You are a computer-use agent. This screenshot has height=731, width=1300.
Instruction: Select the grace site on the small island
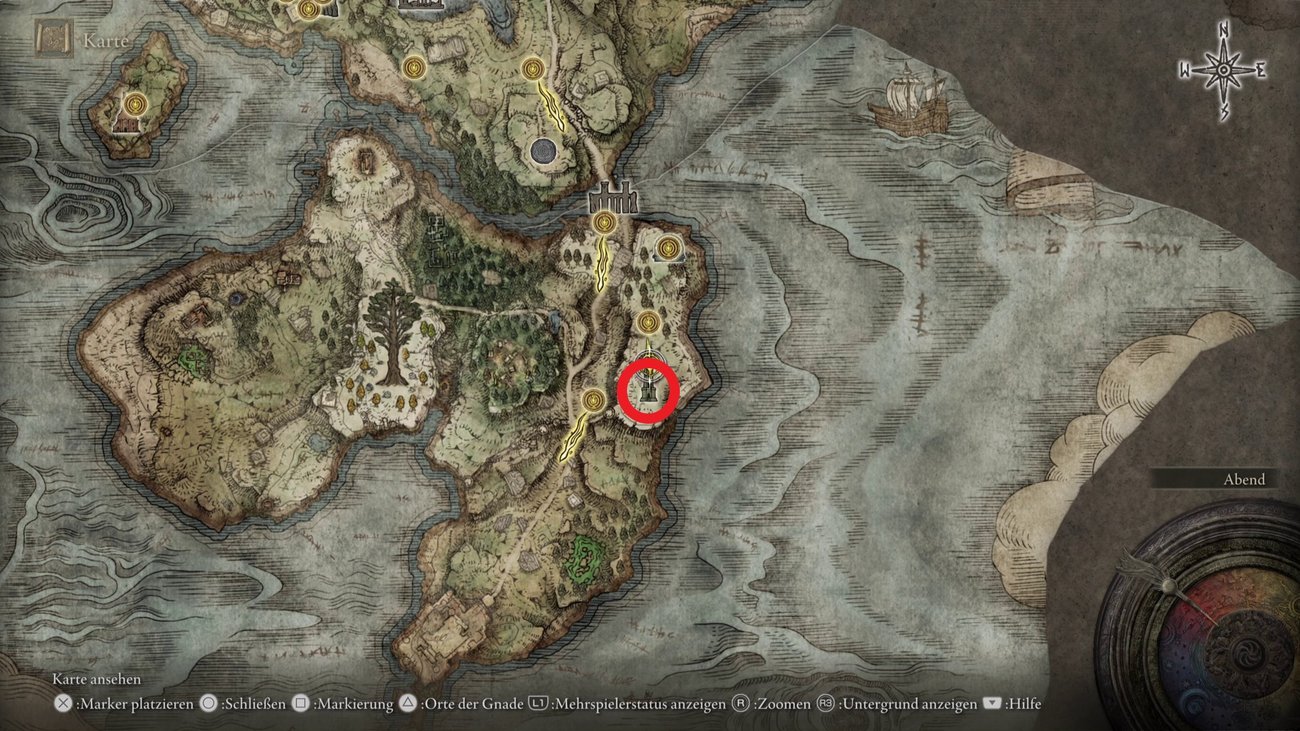[x=136, y=104]
